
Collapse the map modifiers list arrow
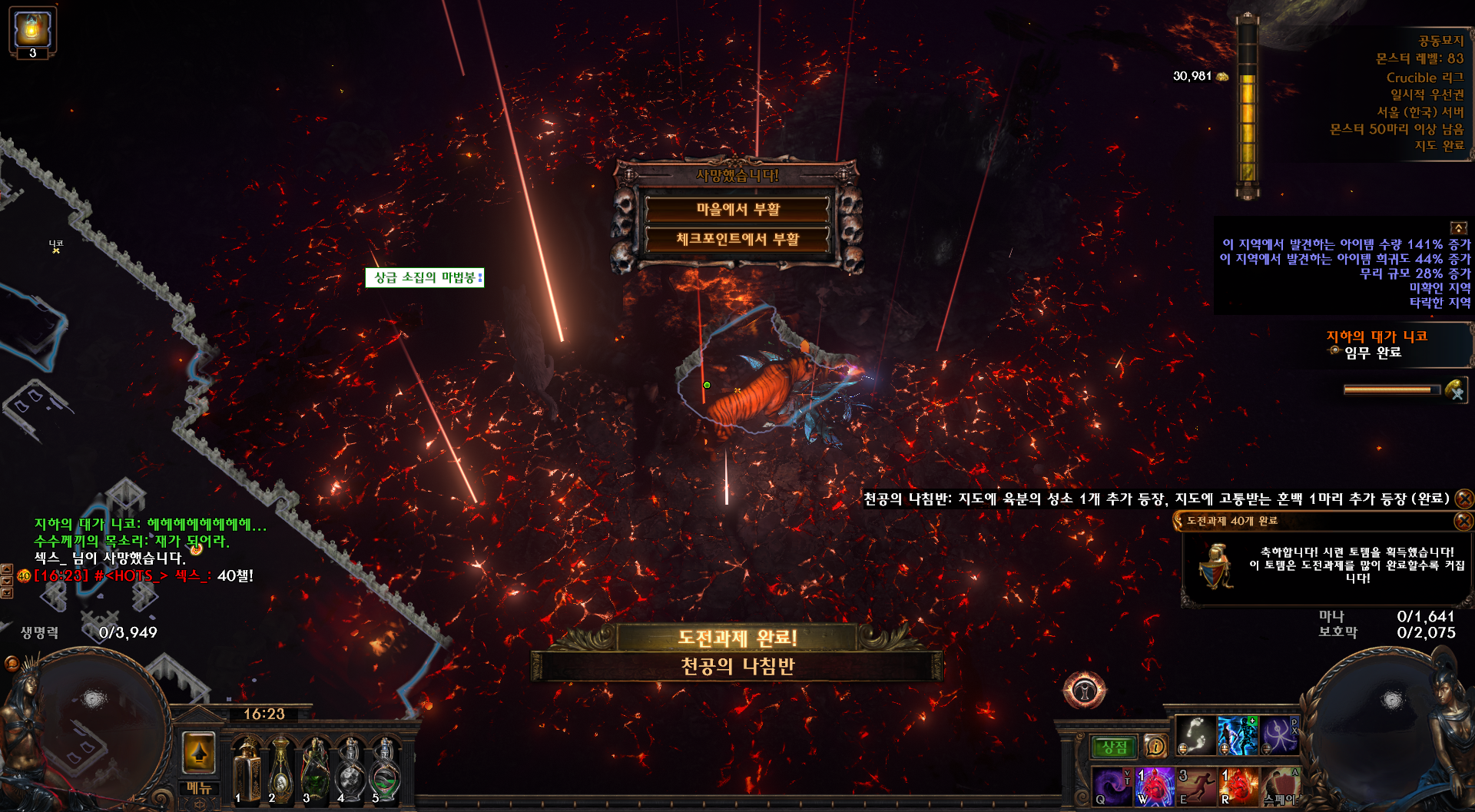click(1457, 228)
